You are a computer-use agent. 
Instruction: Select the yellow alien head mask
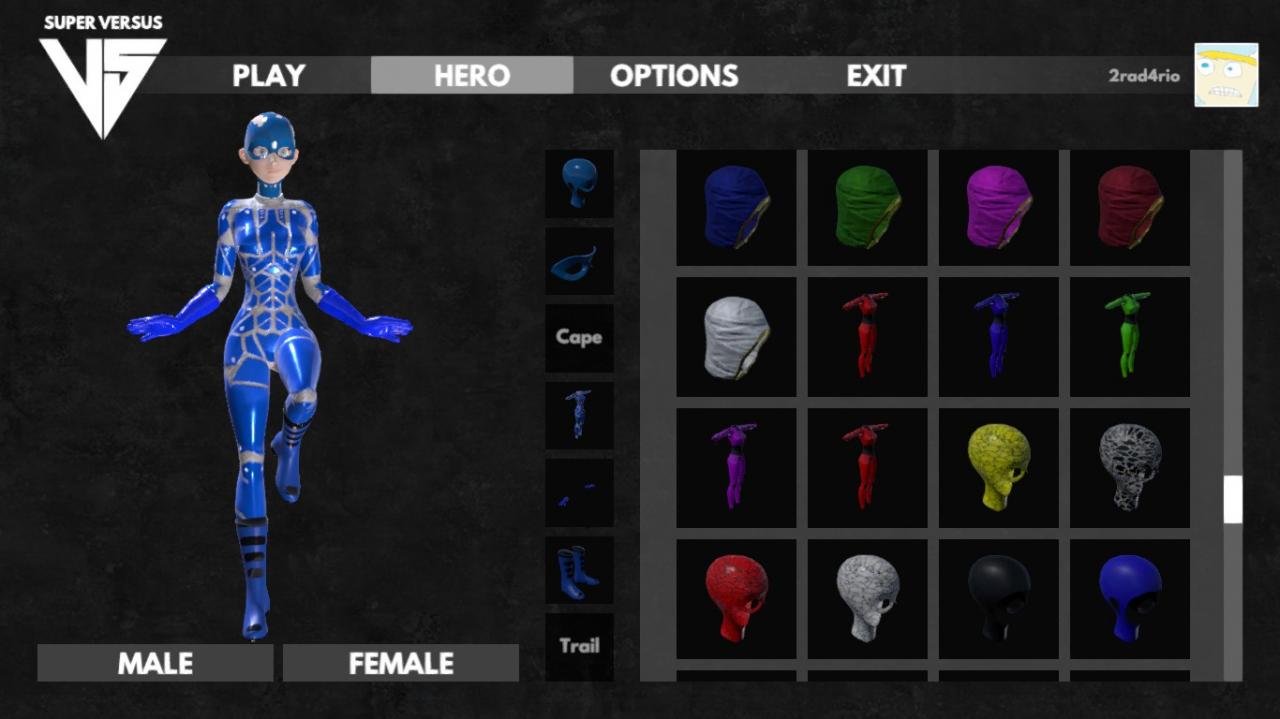998,468
